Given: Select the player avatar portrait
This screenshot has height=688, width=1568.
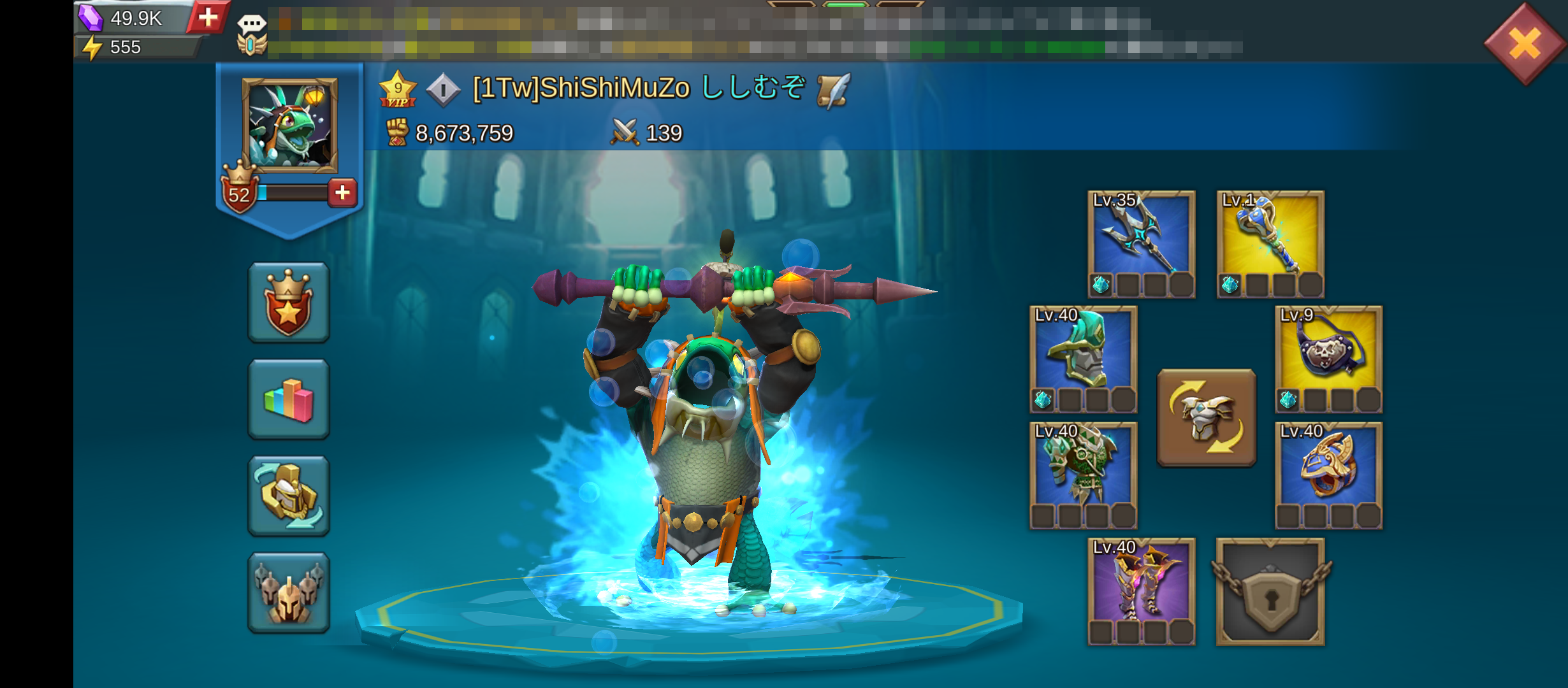Looking at the screenshot, I should point(290,125).
